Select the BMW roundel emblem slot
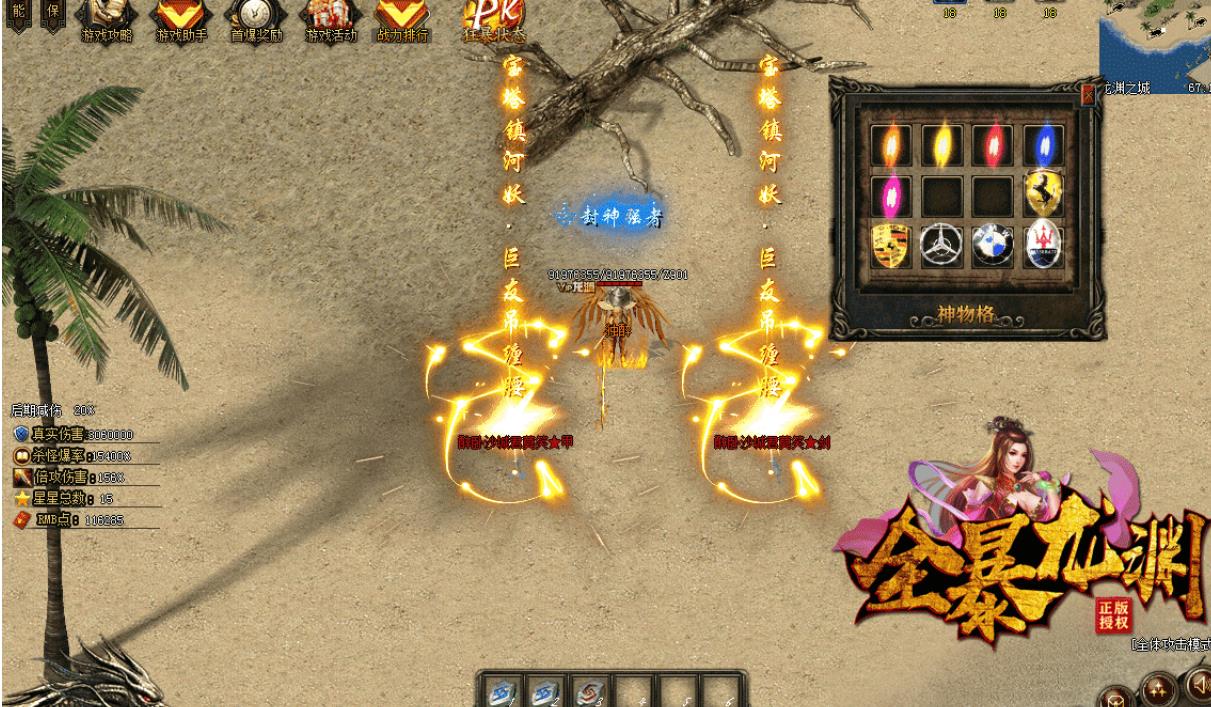This screenshot has width=1211, height=707. pos(993,246)
